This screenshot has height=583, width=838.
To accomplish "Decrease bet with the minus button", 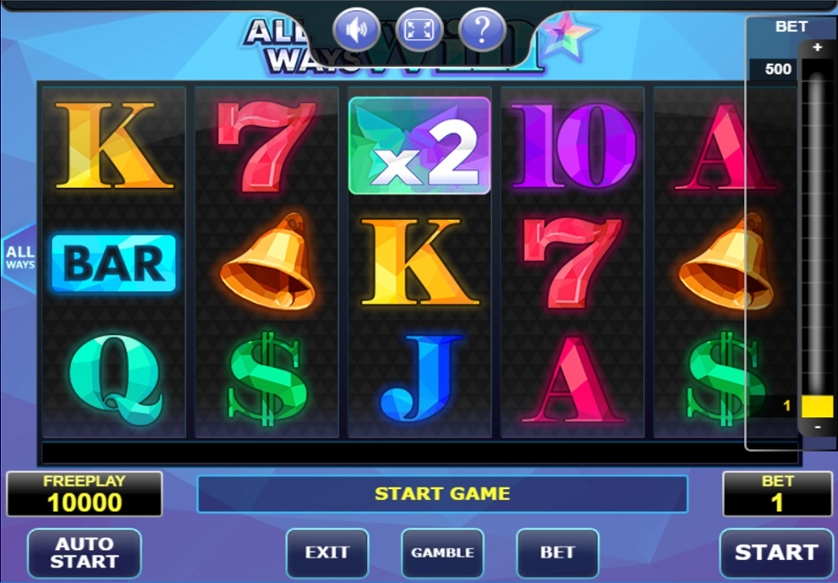I will (817, 427).
